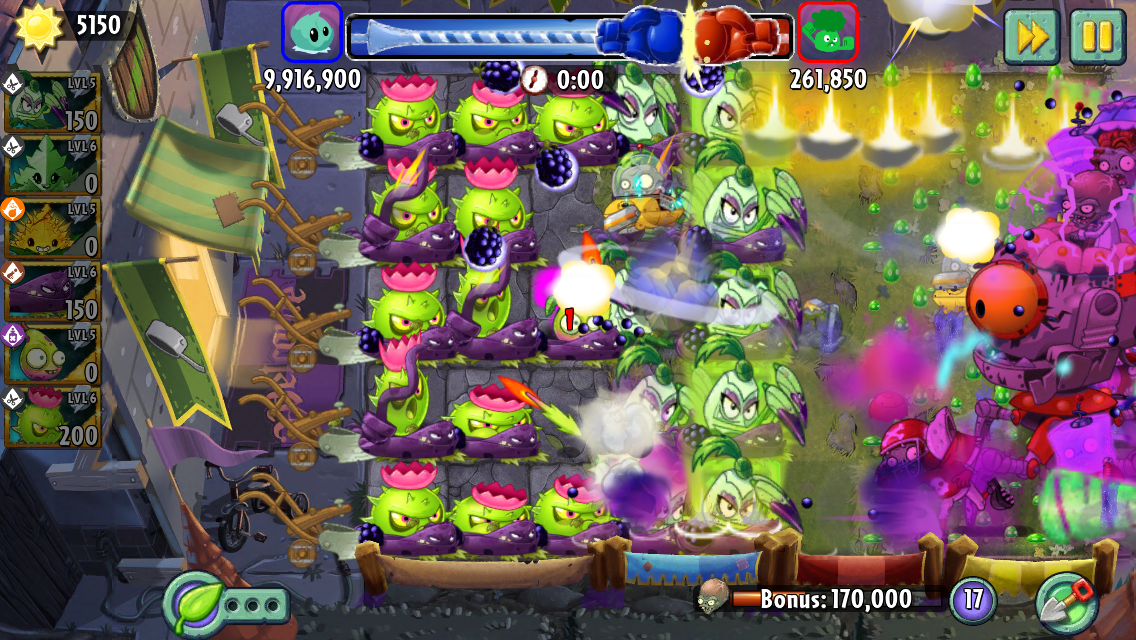
Task: Activate the Plant Food leaf button
Action: coord(192,603)
